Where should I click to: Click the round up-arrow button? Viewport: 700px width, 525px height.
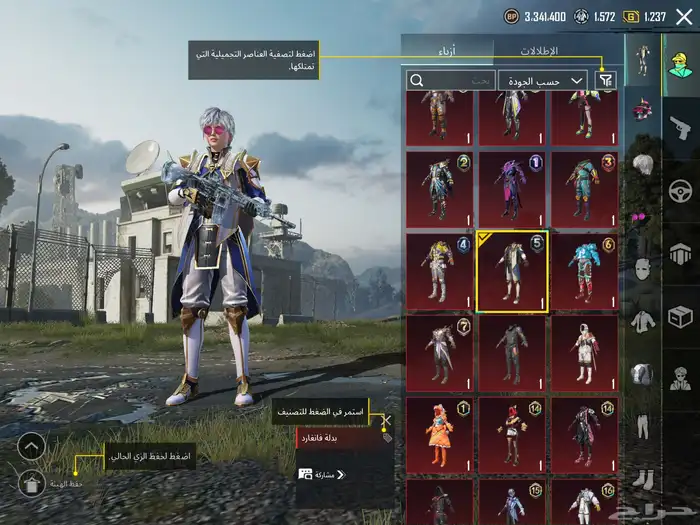point(32,446)
